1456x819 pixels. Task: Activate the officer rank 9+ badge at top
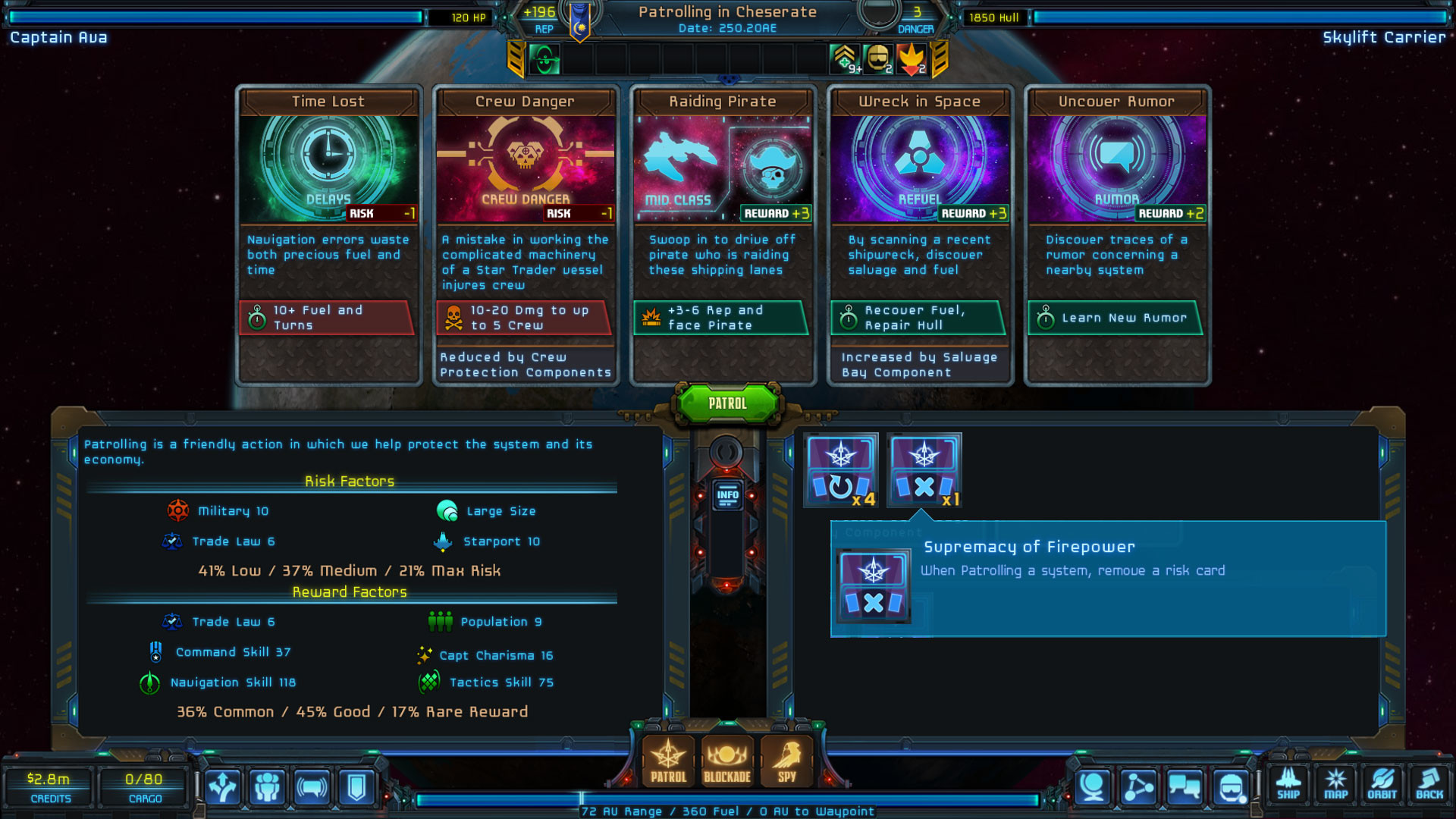844,58
